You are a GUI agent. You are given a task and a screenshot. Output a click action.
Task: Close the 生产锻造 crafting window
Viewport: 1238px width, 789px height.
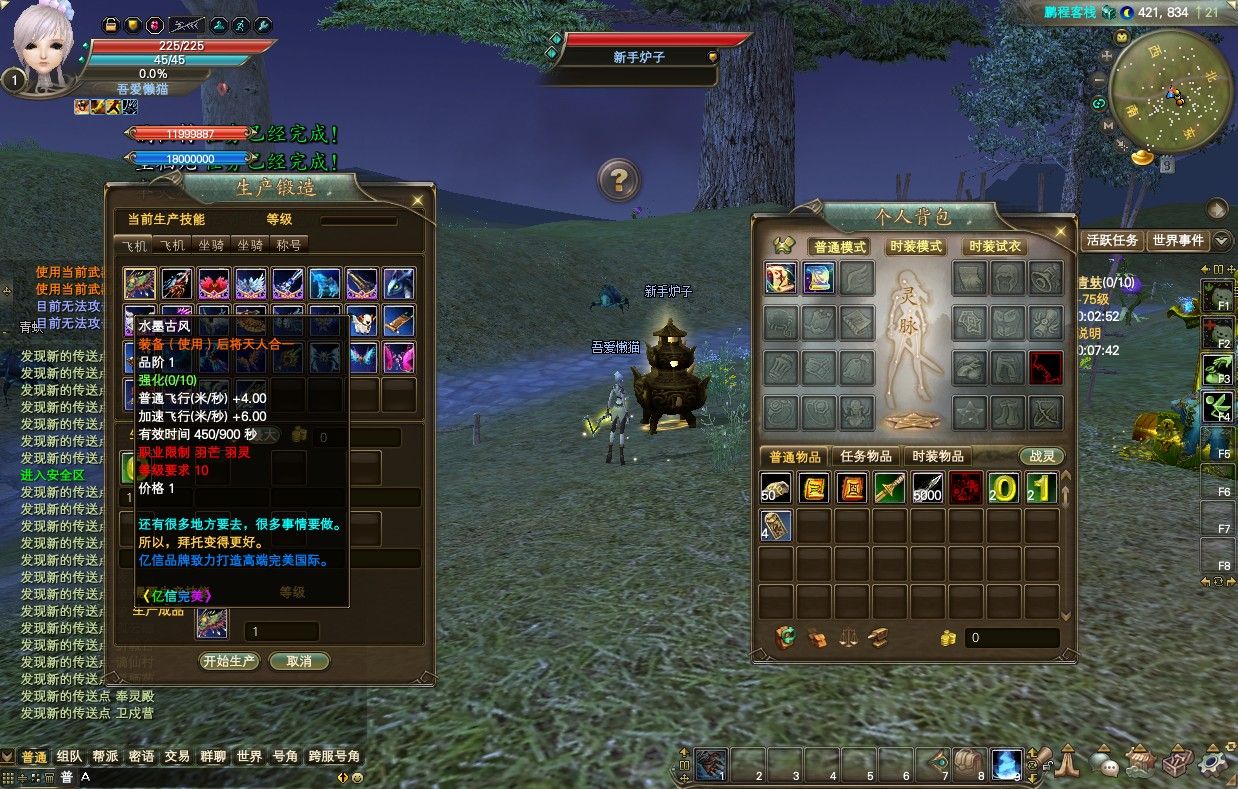[x=418, y=200]
